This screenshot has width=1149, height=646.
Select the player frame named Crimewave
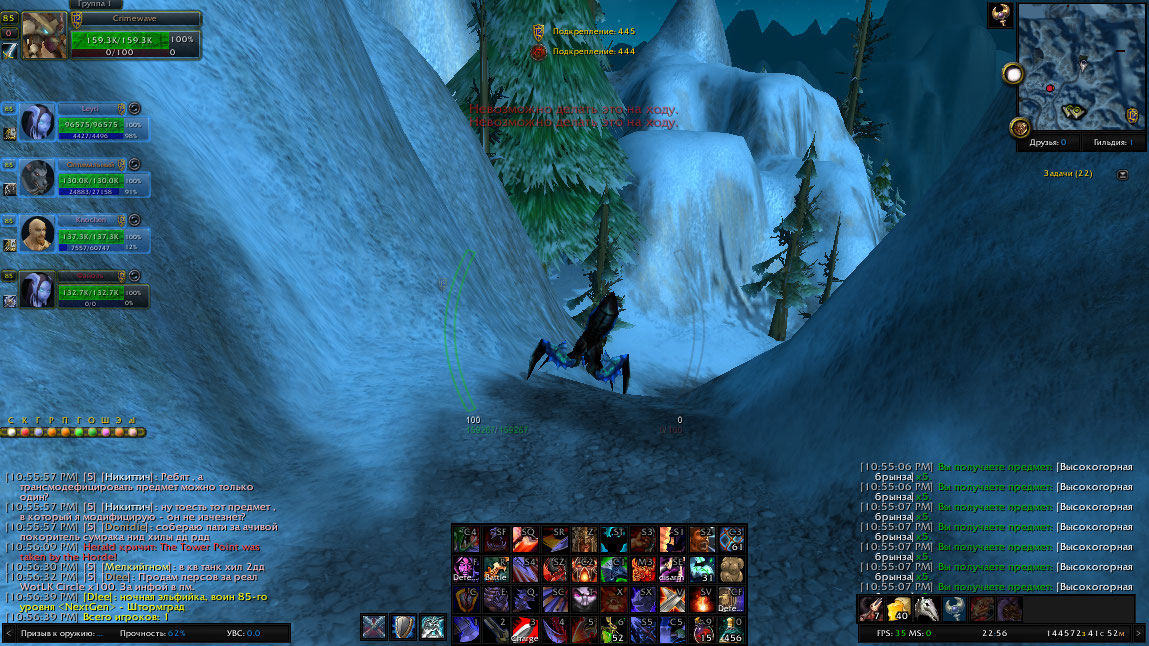click(133, 19)
